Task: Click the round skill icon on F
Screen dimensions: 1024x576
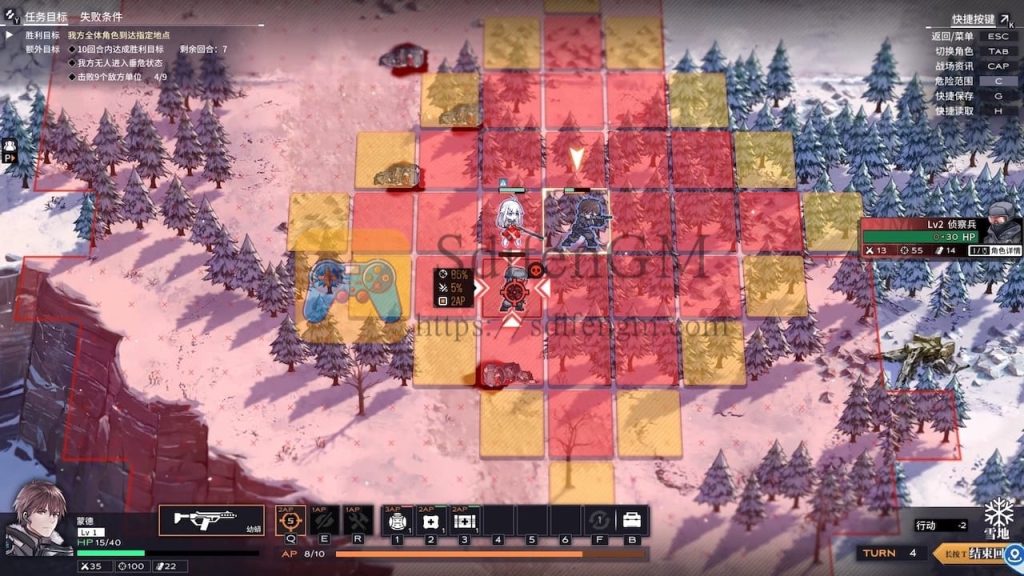Action: pyautogui.click(x=598, y=520)
